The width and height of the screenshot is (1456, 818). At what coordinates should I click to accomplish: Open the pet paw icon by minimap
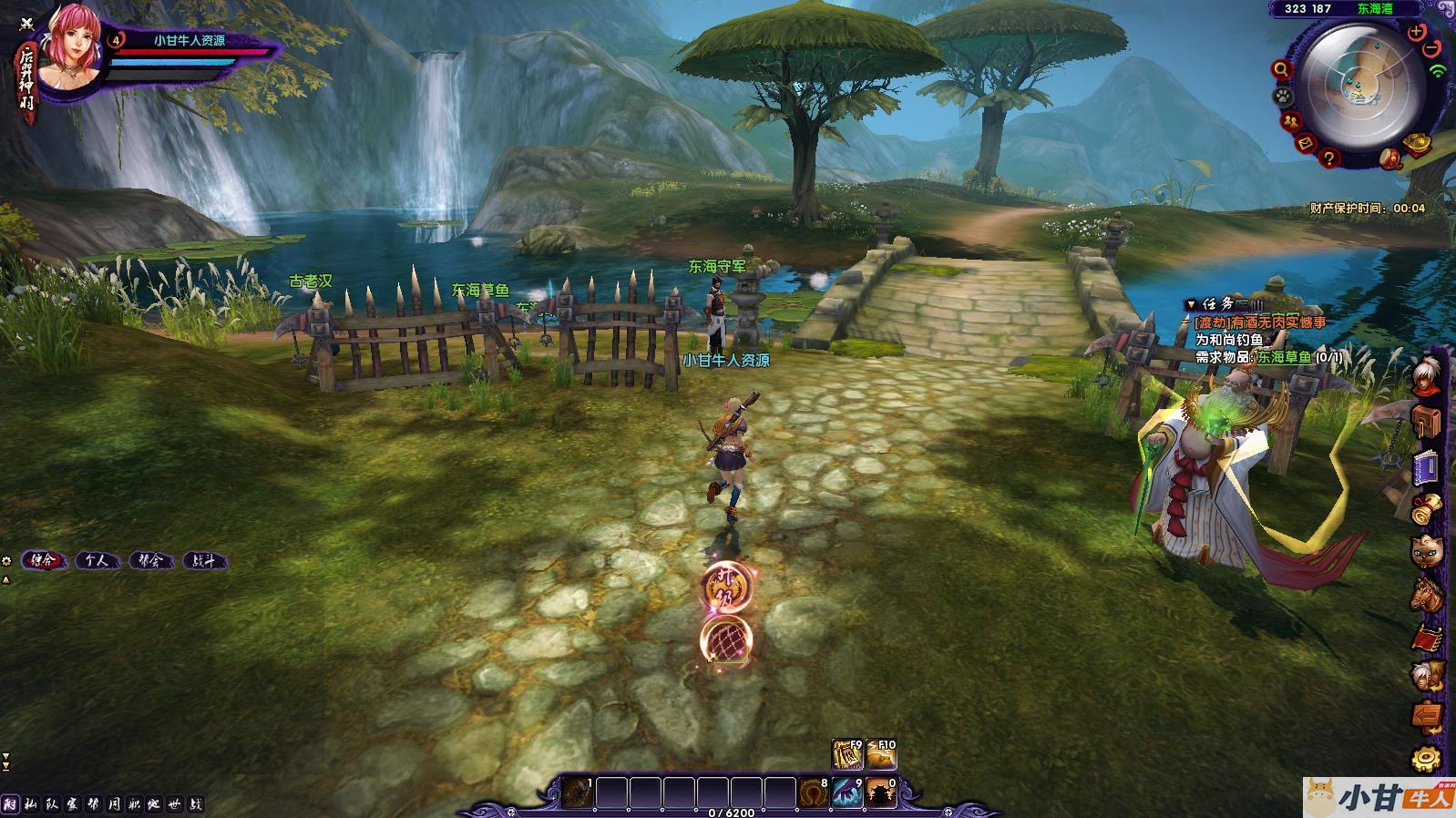click(x=1283, y=96)
